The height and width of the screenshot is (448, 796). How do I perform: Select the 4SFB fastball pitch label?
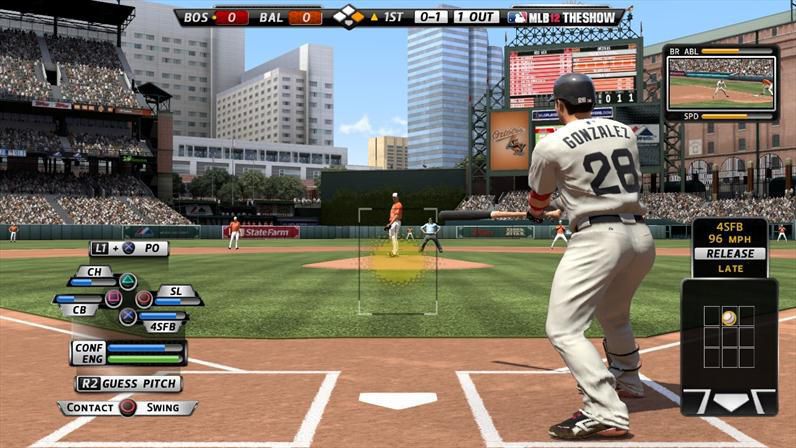(x=160, y=326)
